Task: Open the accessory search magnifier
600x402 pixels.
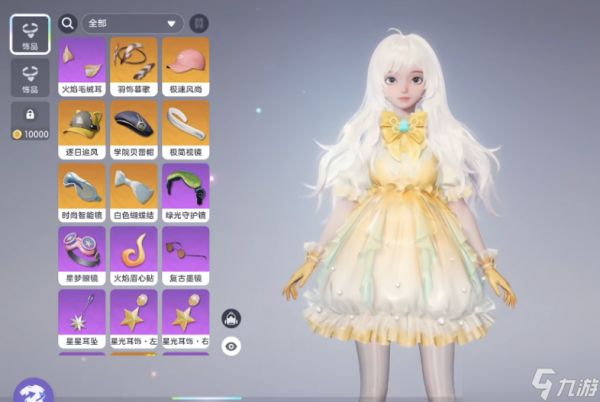Action: [68, 22]
